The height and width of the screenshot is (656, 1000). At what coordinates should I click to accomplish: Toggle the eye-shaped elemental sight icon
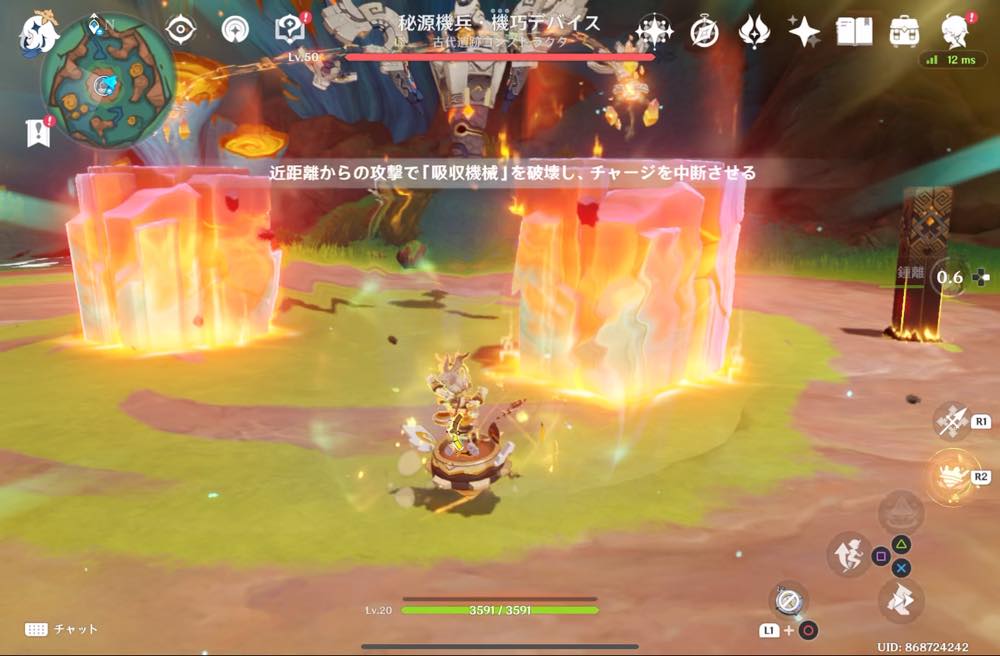181,29
